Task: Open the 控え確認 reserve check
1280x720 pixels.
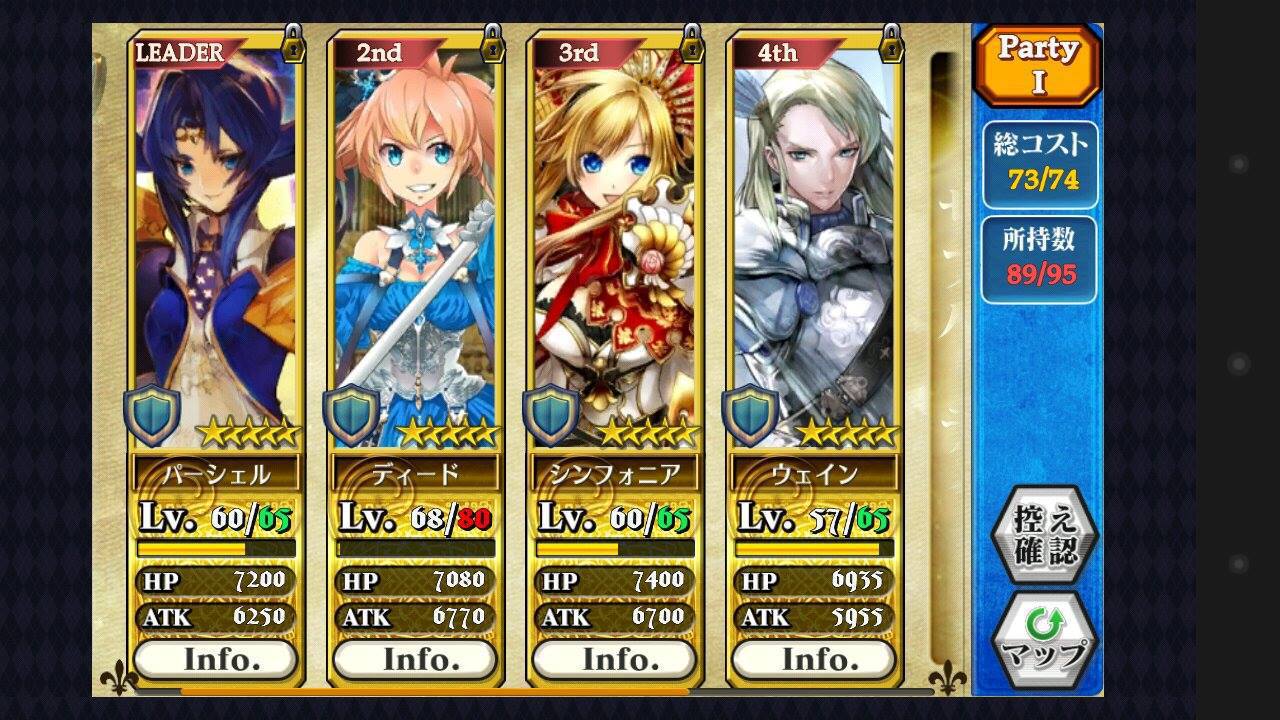Action: click(x=1044, y=535)
